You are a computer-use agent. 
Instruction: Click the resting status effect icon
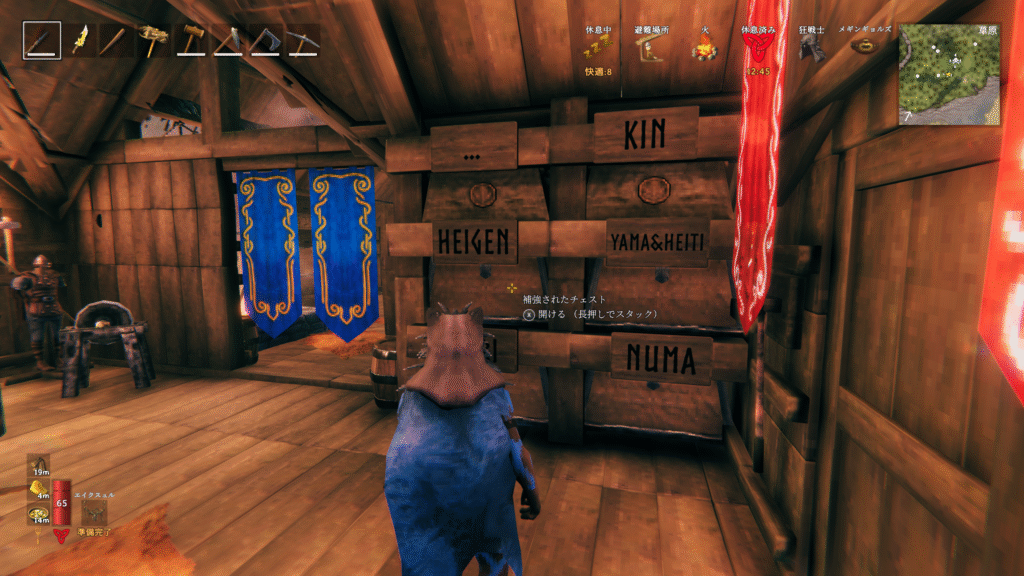[599, 50]
